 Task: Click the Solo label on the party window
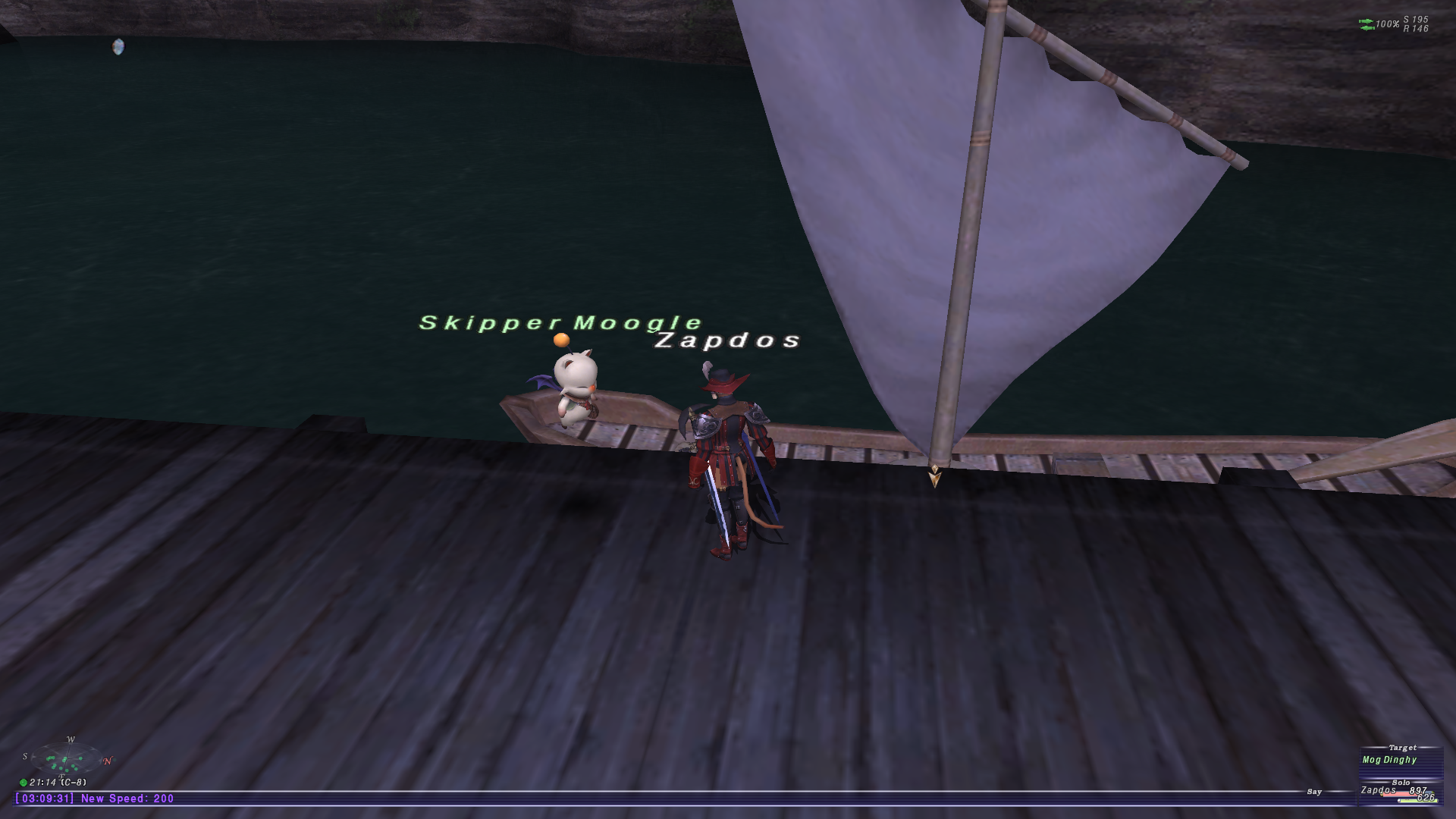point(1400,783)
